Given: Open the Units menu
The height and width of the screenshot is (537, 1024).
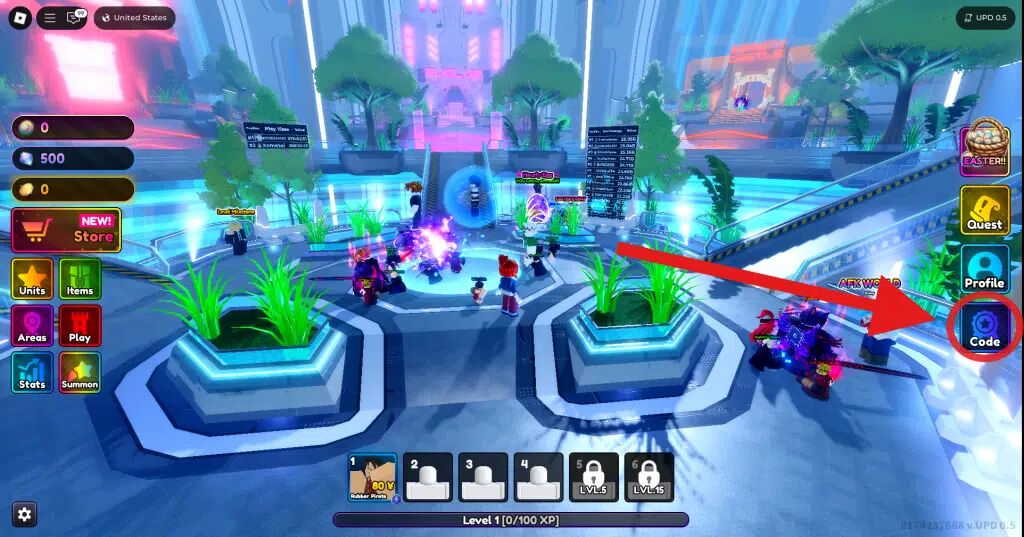Looking at the screenshot, I should tap(32, 278).
